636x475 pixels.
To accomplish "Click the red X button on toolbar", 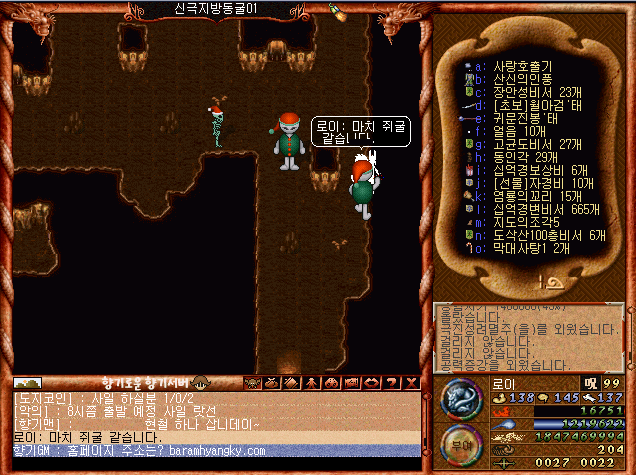I will pos(410,383).
